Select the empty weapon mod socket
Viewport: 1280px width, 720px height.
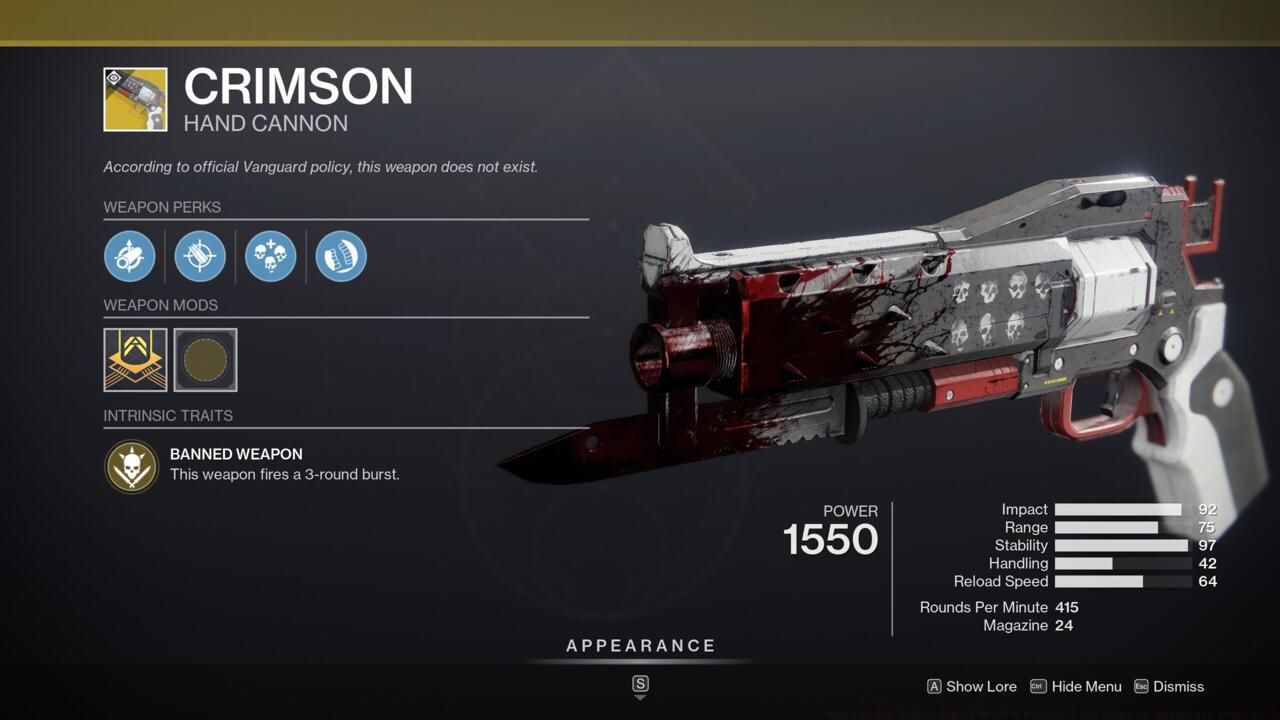coord(204,360)
